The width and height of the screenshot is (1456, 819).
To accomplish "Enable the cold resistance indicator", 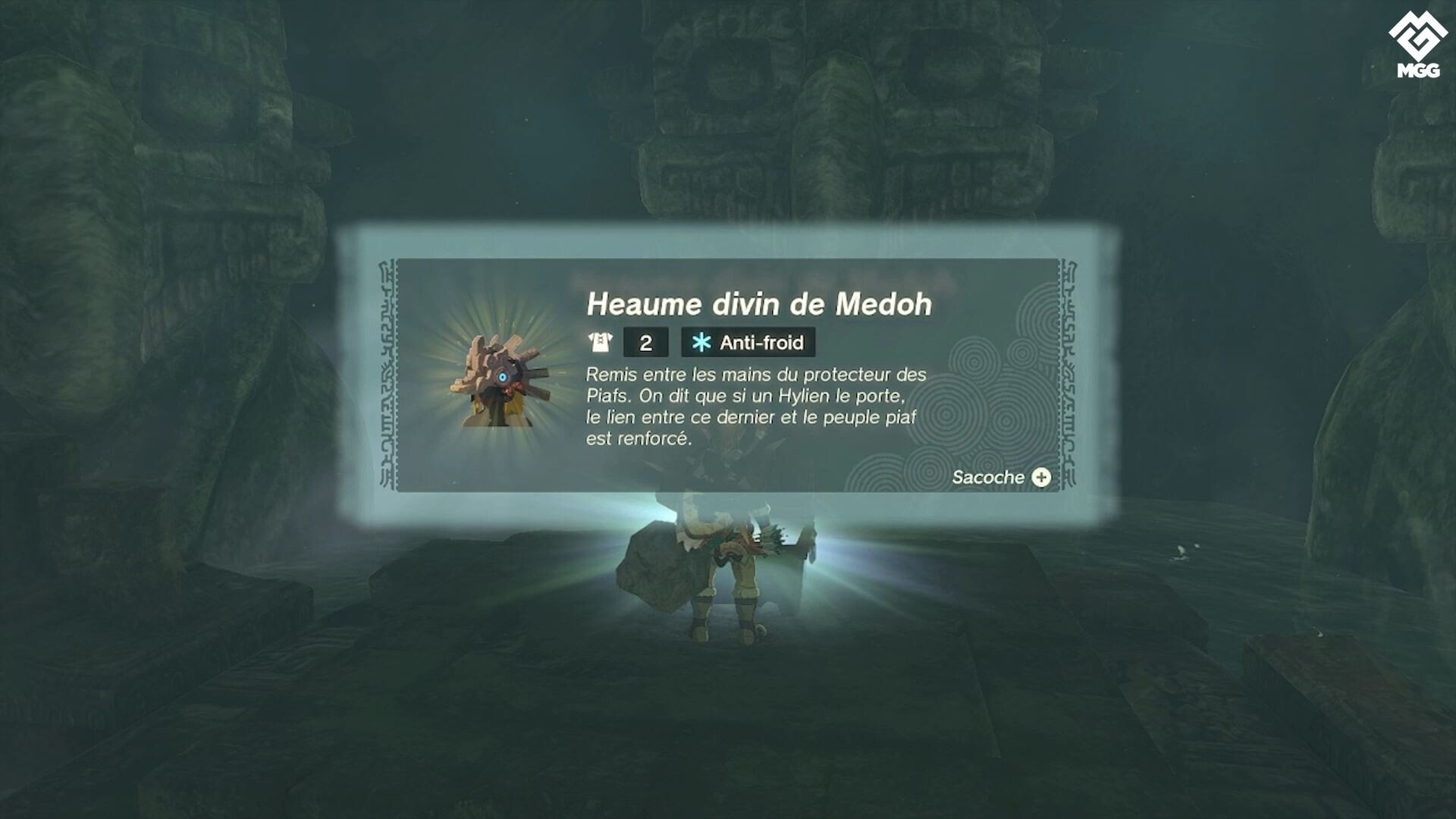I will 747,343.
